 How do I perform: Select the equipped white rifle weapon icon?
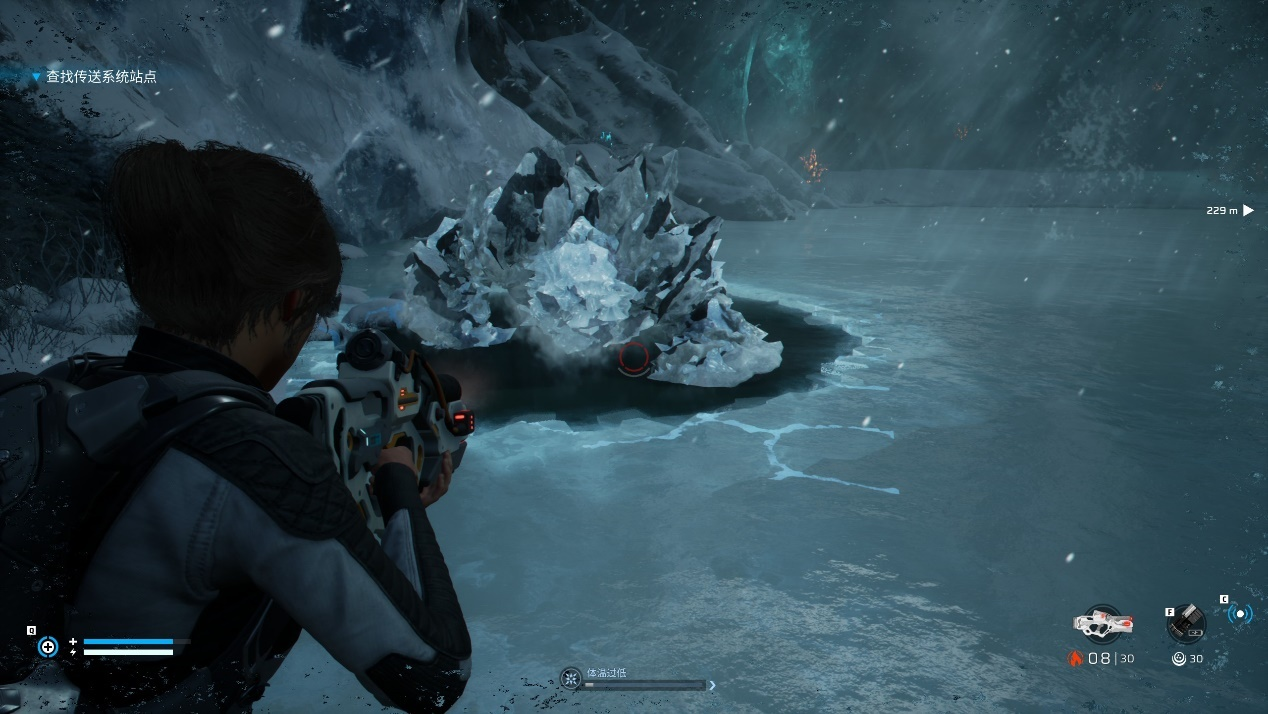1101,623
